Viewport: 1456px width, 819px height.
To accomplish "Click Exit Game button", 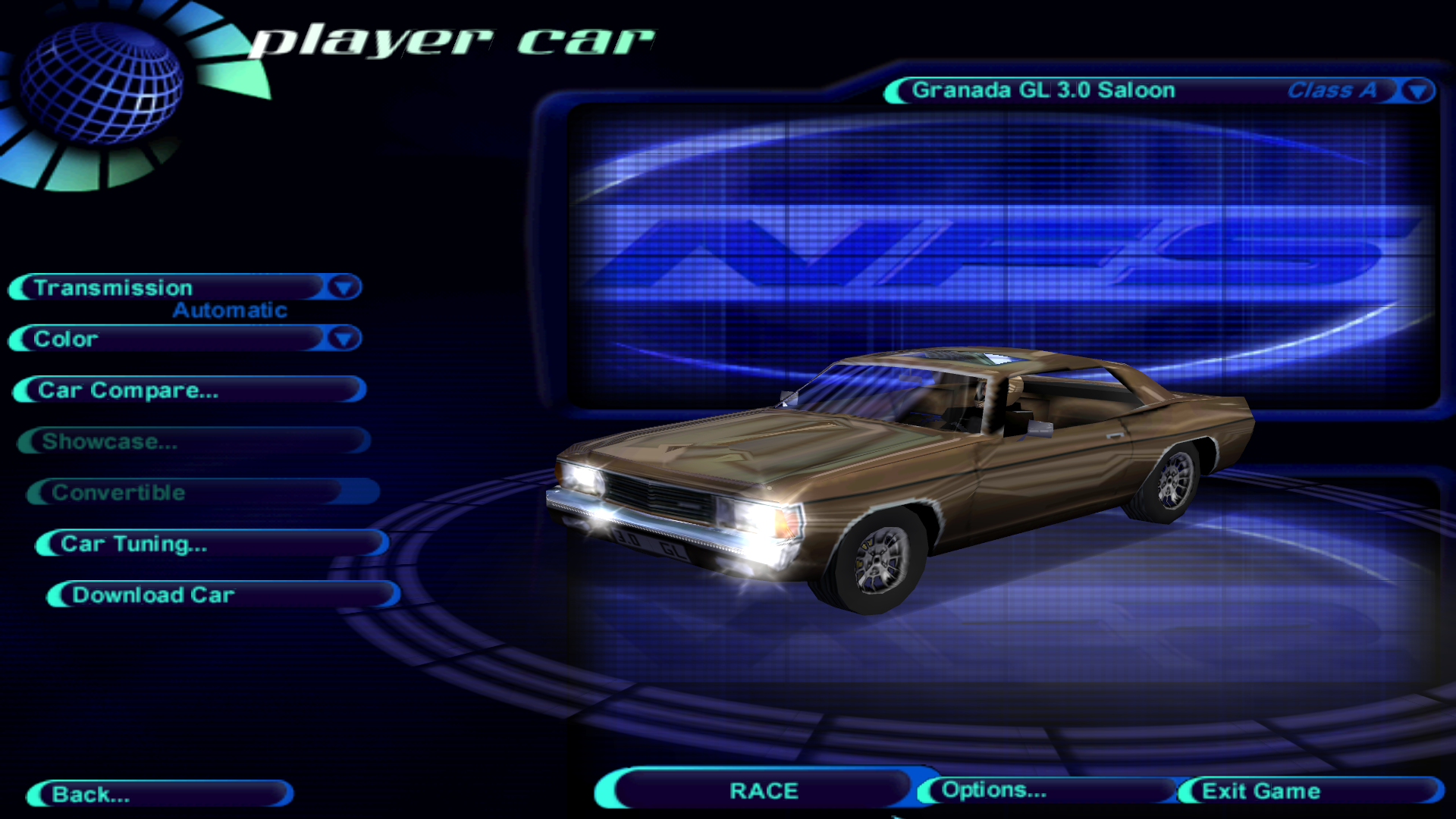I will click(1309, 791).
